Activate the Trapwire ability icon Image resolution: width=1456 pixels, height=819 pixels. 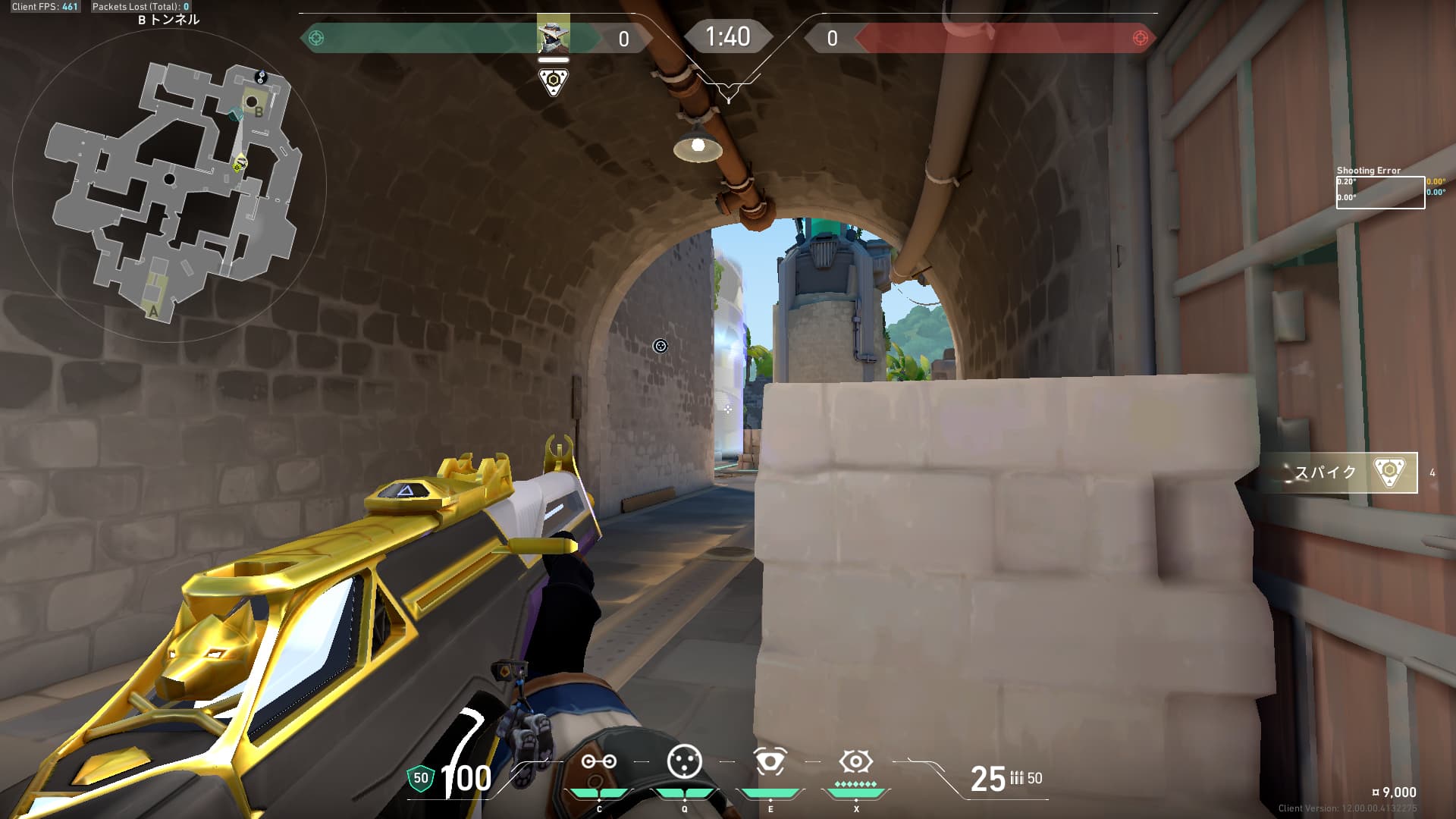(x=598, y=762)
